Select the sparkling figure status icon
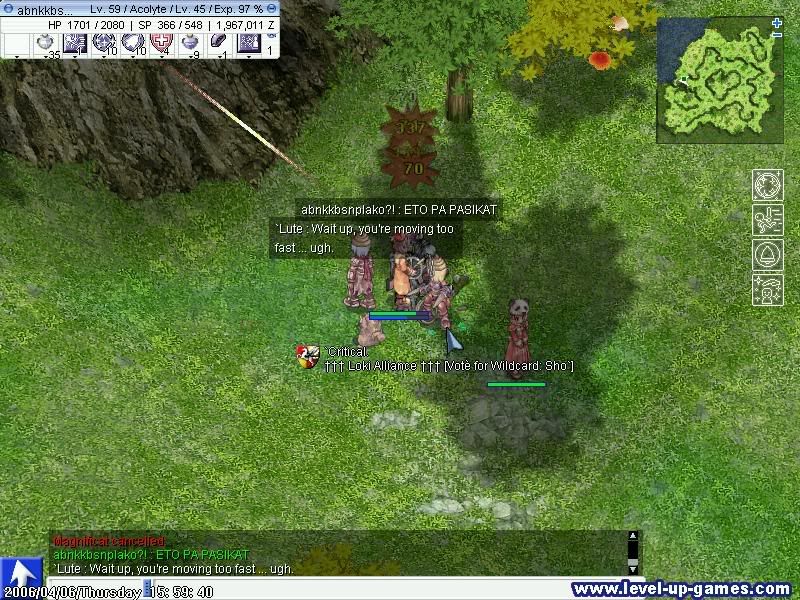 767,289
